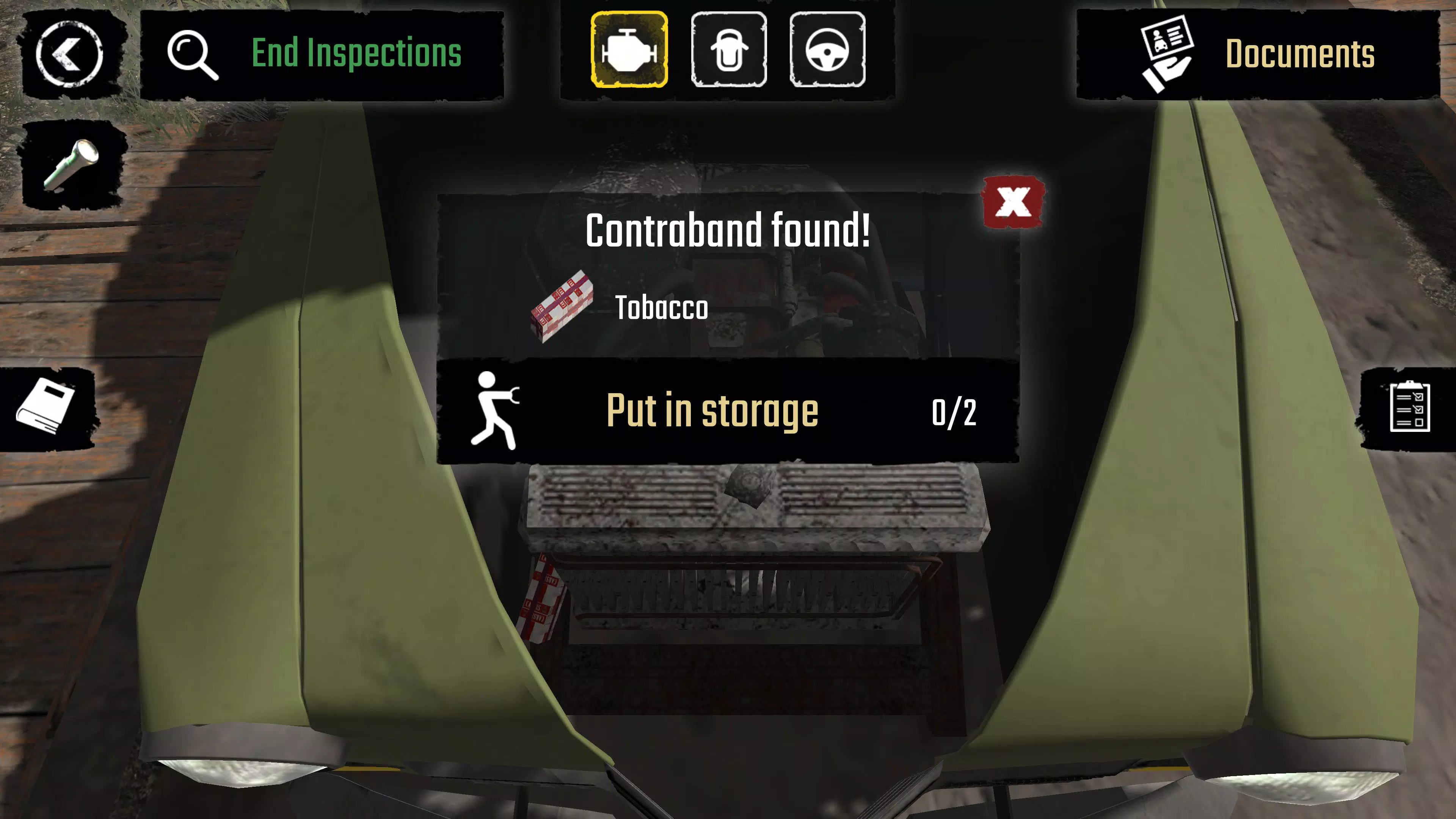Click the back arrow icon

pyautogui.click(x=69, y=54)
